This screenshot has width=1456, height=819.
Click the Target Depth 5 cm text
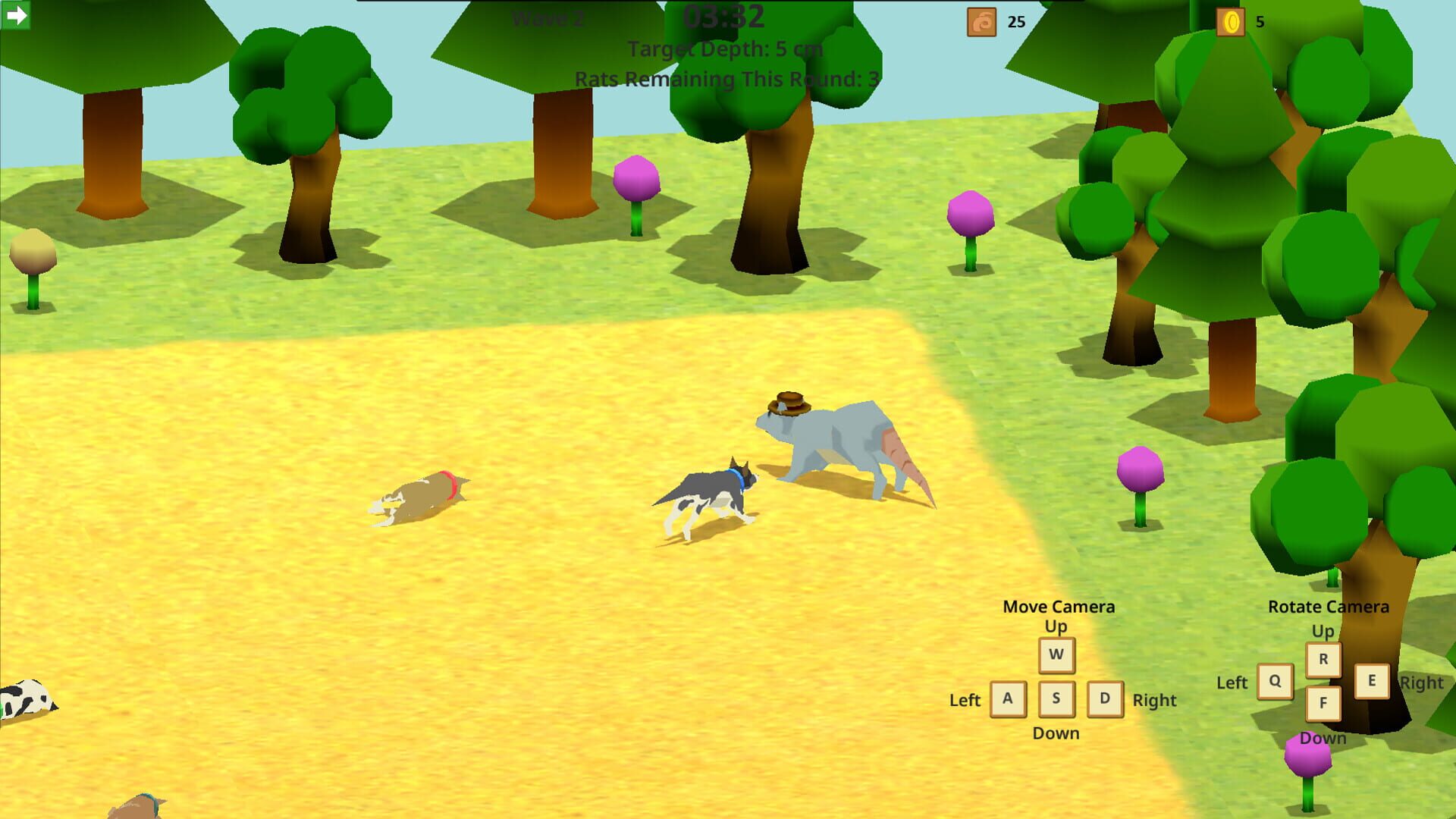click(725, 49)
